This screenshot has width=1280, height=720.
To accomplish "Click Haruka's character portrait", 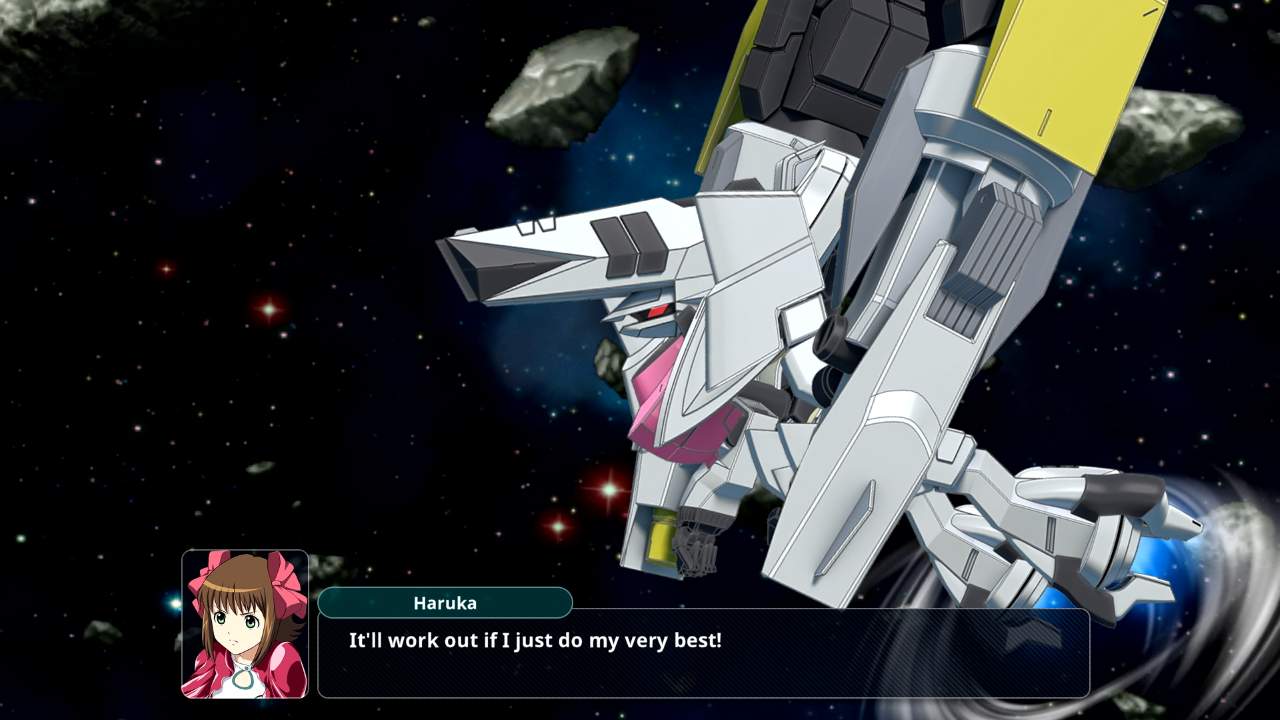I will click(245, 624).
